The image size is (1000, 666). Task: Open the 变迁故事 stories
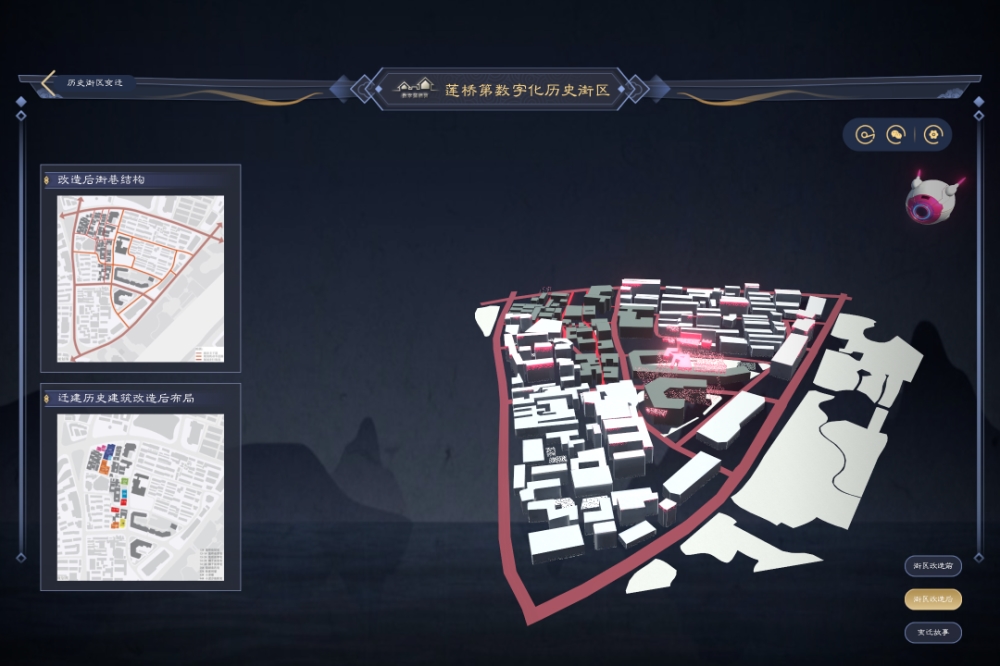point(932,632)
